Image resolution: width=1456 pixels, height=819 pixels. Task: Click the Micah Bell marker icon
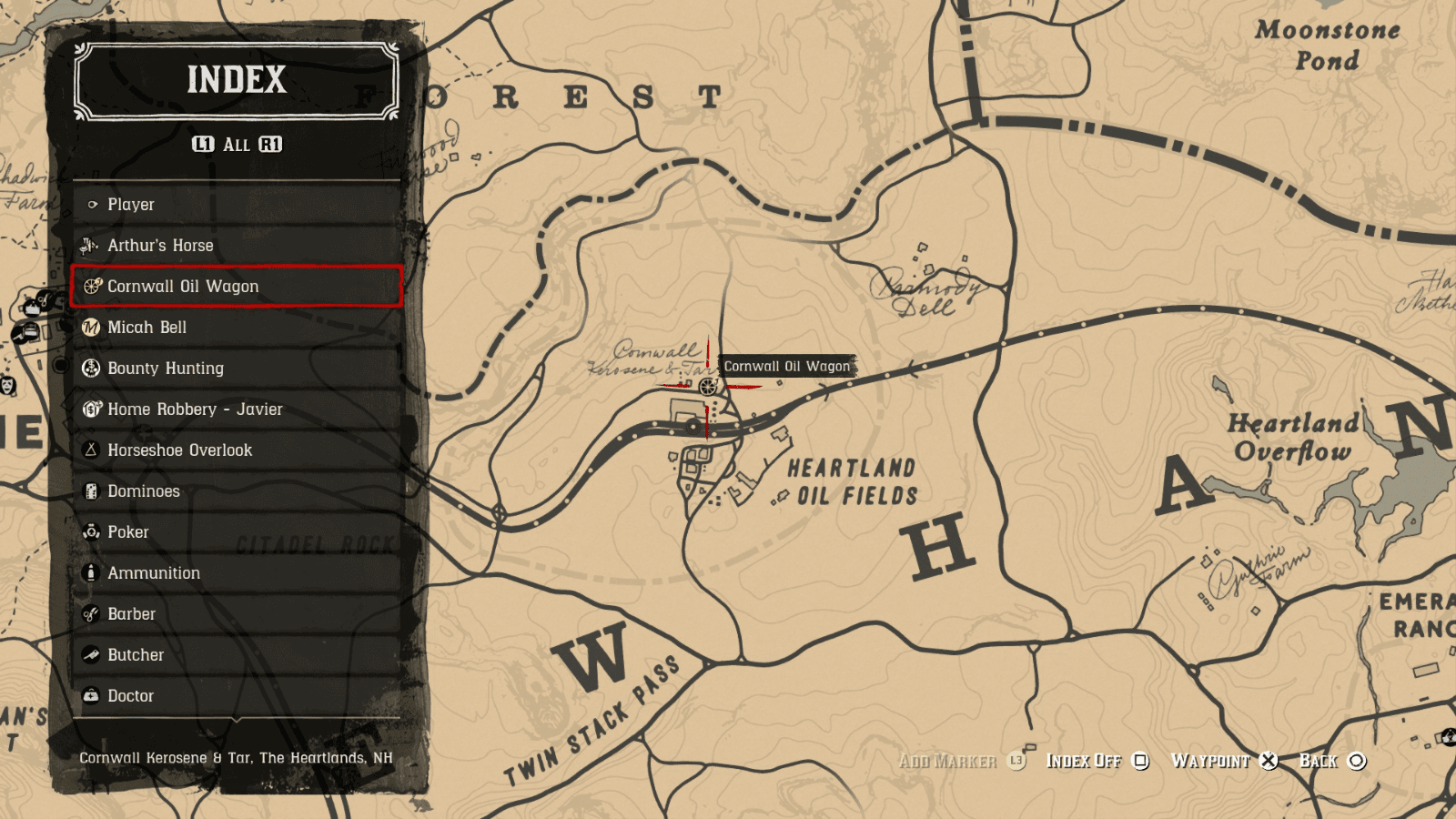coord(91,328)
